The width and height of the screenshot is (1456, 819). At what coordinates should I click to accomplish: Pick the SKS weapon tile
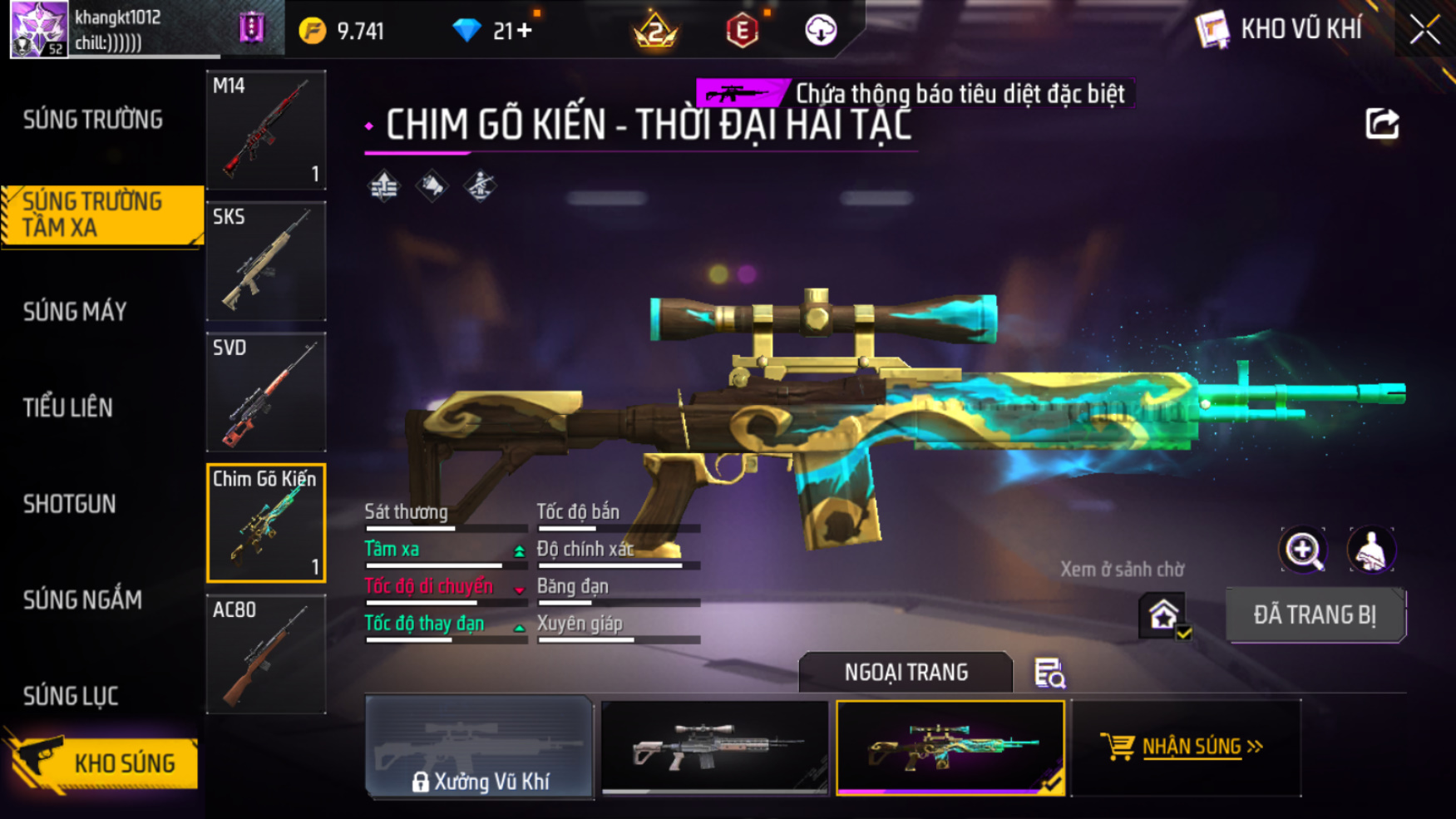coord(266,261)
